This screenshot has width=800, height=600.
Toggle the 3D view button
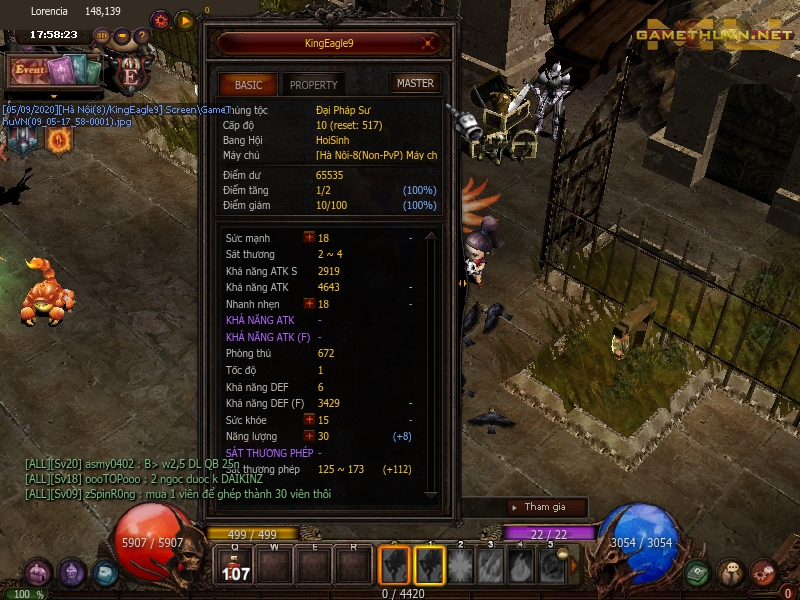(102, 36)
